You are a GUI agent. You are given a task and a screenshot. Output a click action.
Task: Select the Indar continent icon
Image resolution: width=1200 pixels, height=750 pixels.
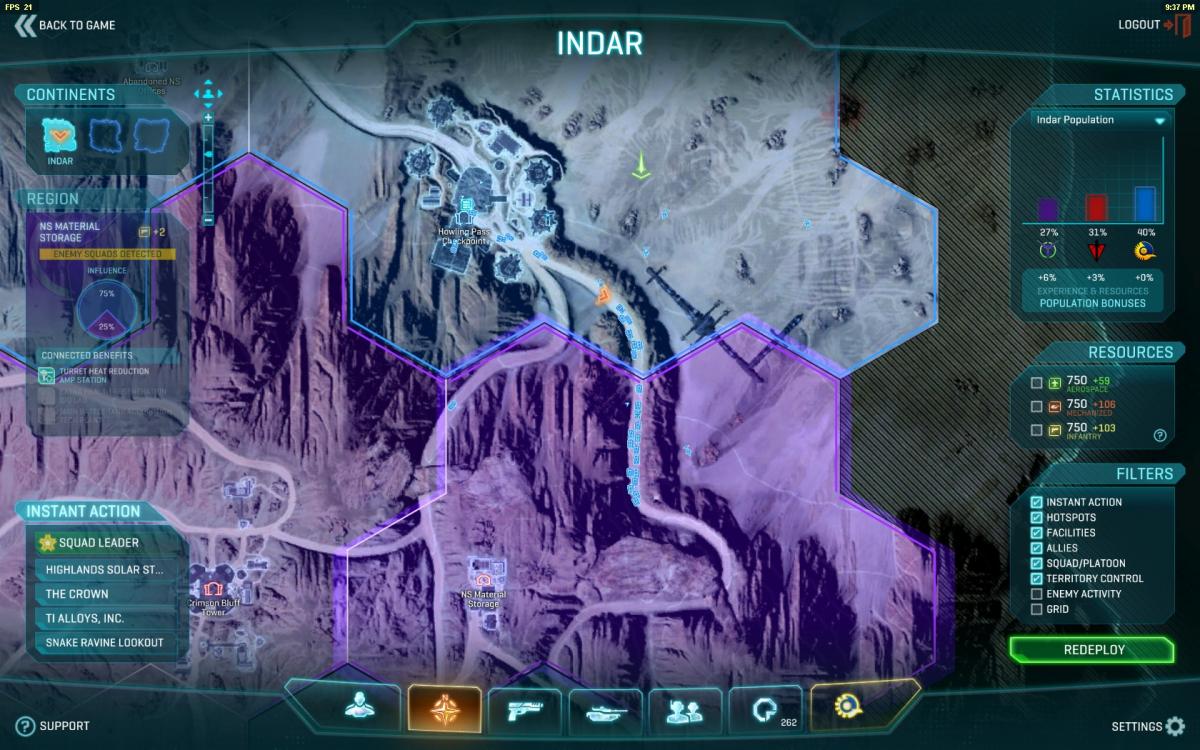pyautogui.click(x=60, y=136)
